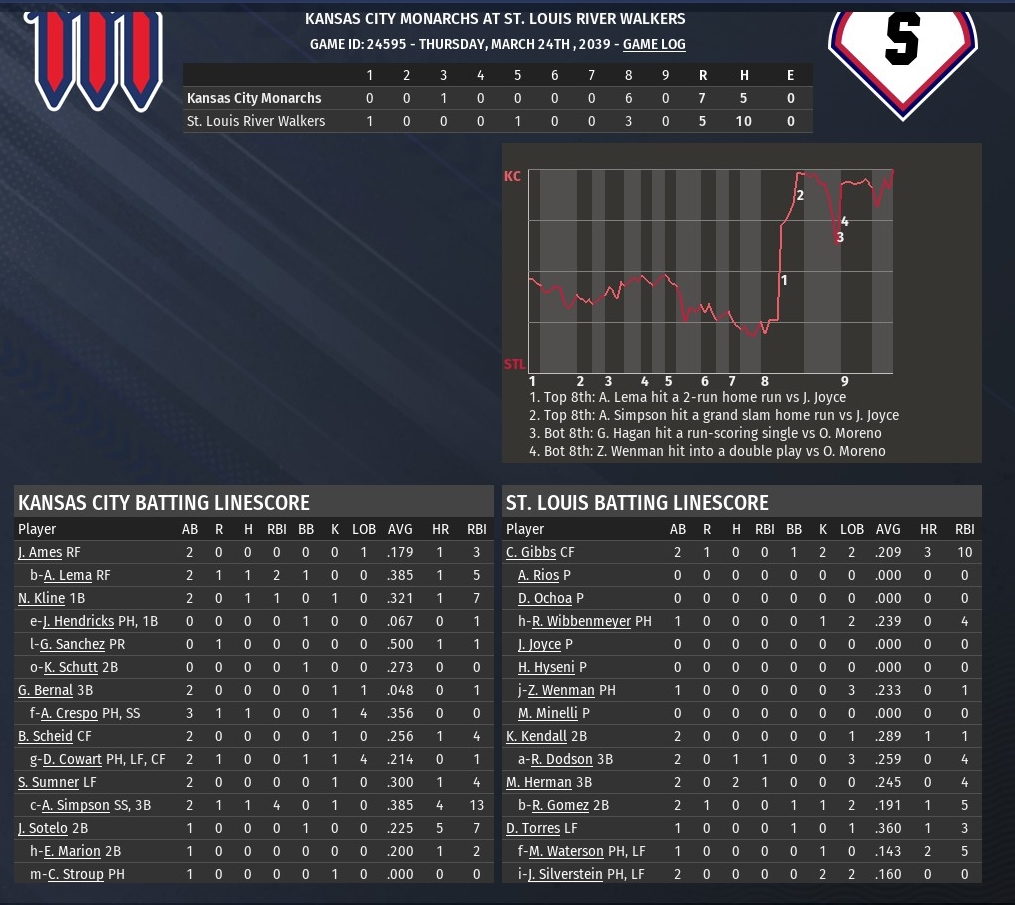
Task: Open C. Gibbs player profile
Action: pyautogui.click(x=531, y=552)
